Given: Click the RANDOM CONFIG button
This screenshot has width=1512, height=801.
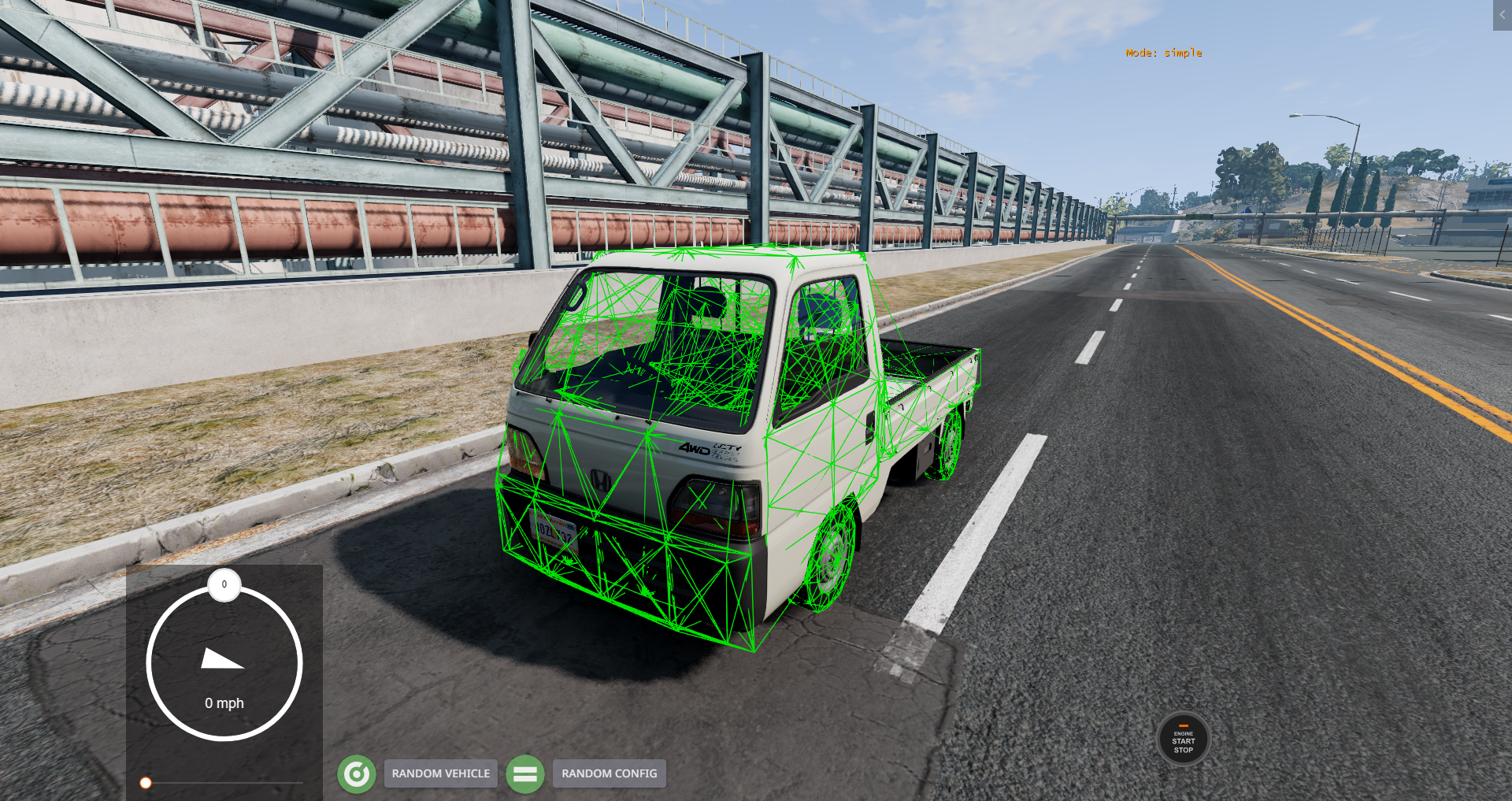Looking at the screenshot, I should coord(609,773).
